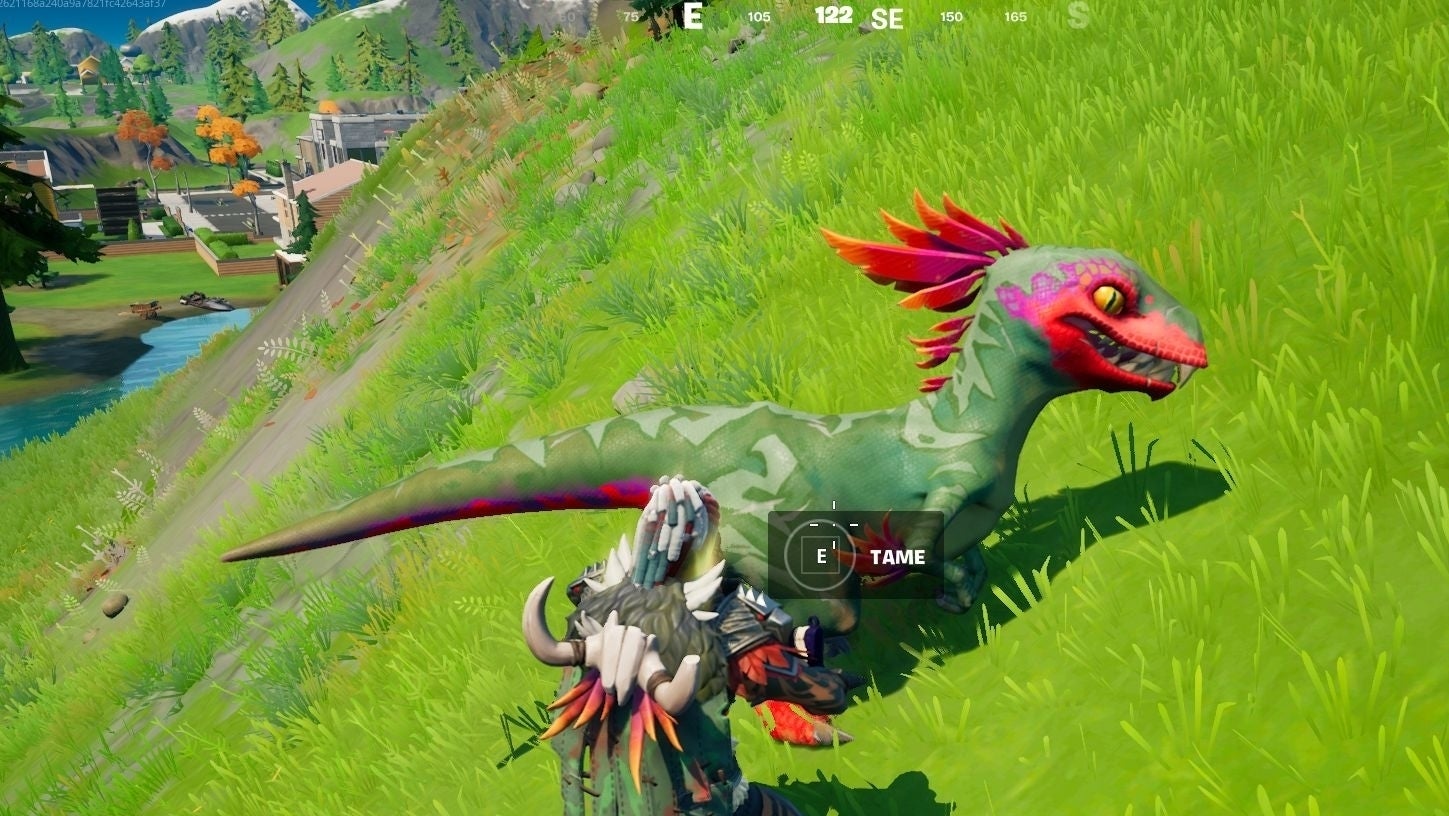
Task: Click the 165 degree compass mark
Action: point(1016,17)
